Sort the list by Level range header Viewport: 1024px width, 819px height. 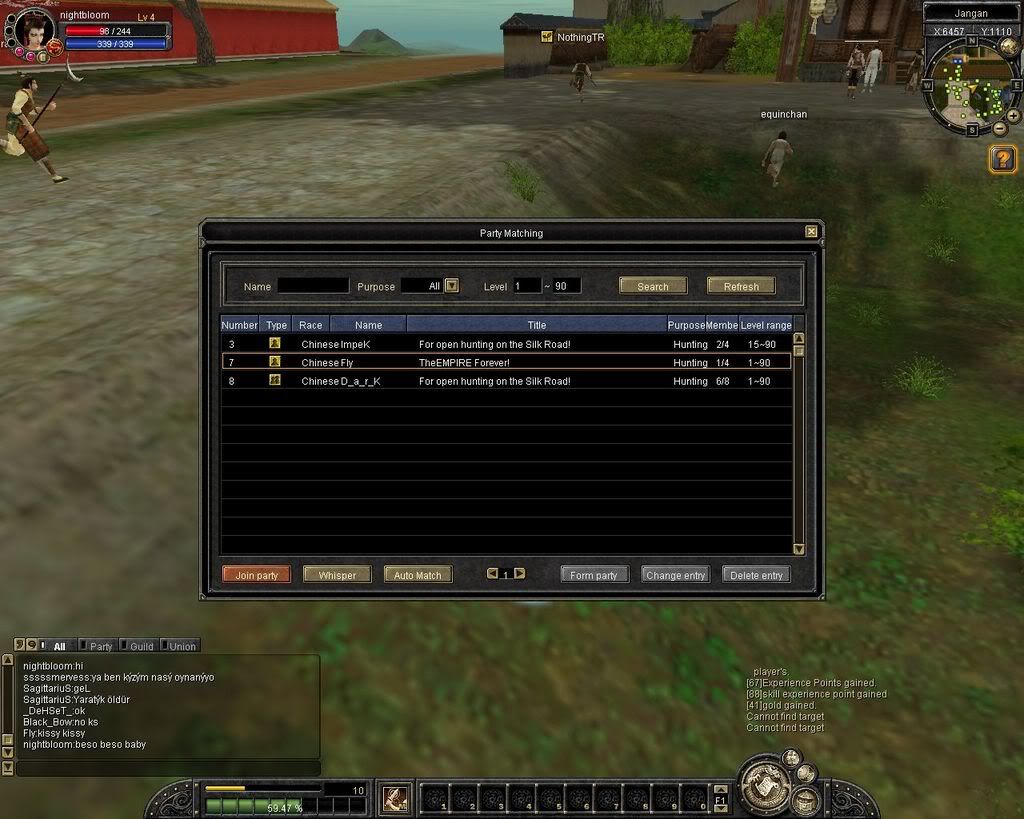pyautogui.click(x=766, y=325)
